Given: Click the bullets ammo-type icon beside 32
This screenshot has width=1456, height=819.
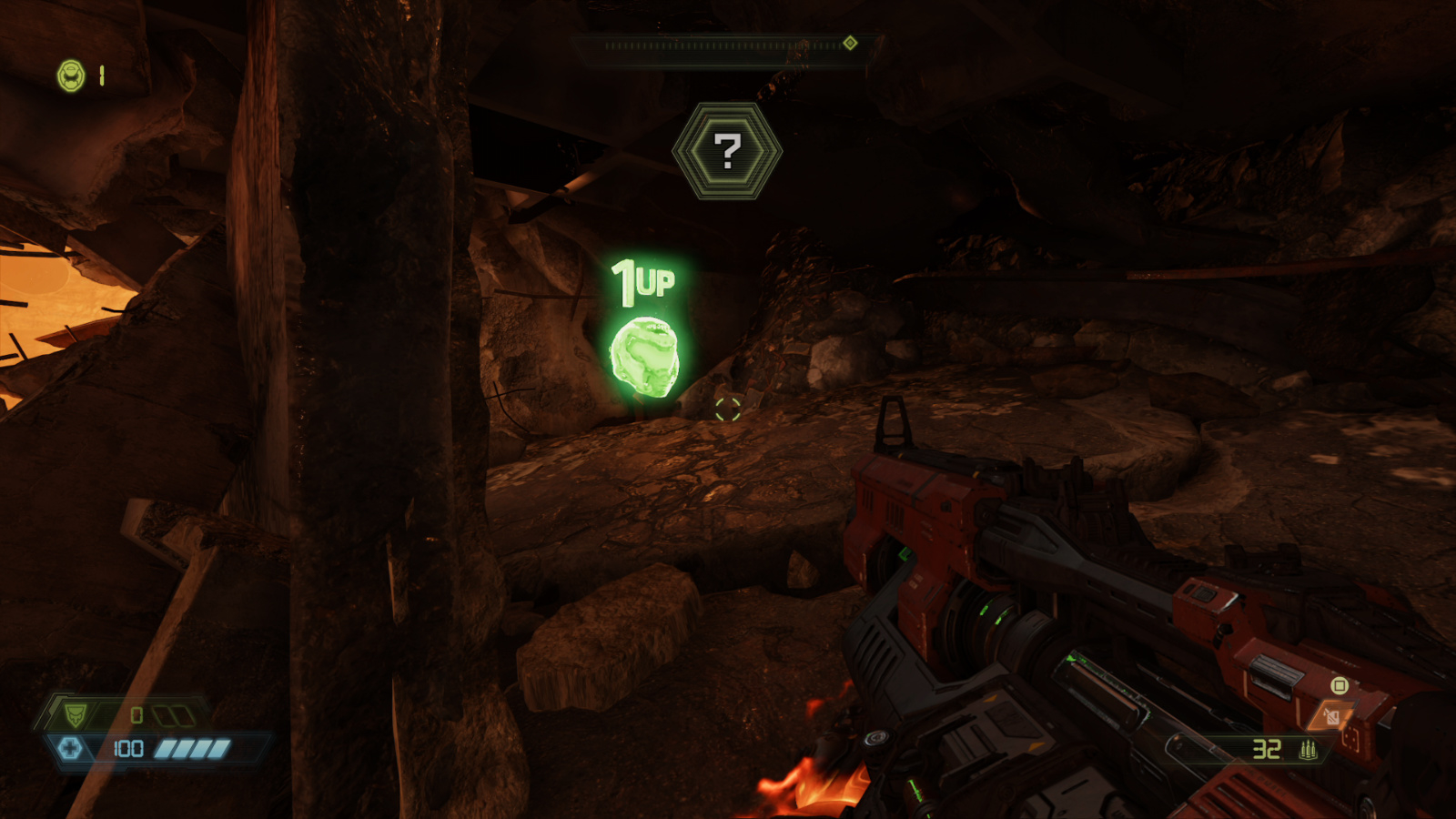Looking at the screenshot, I should (x=1308, y=750).
